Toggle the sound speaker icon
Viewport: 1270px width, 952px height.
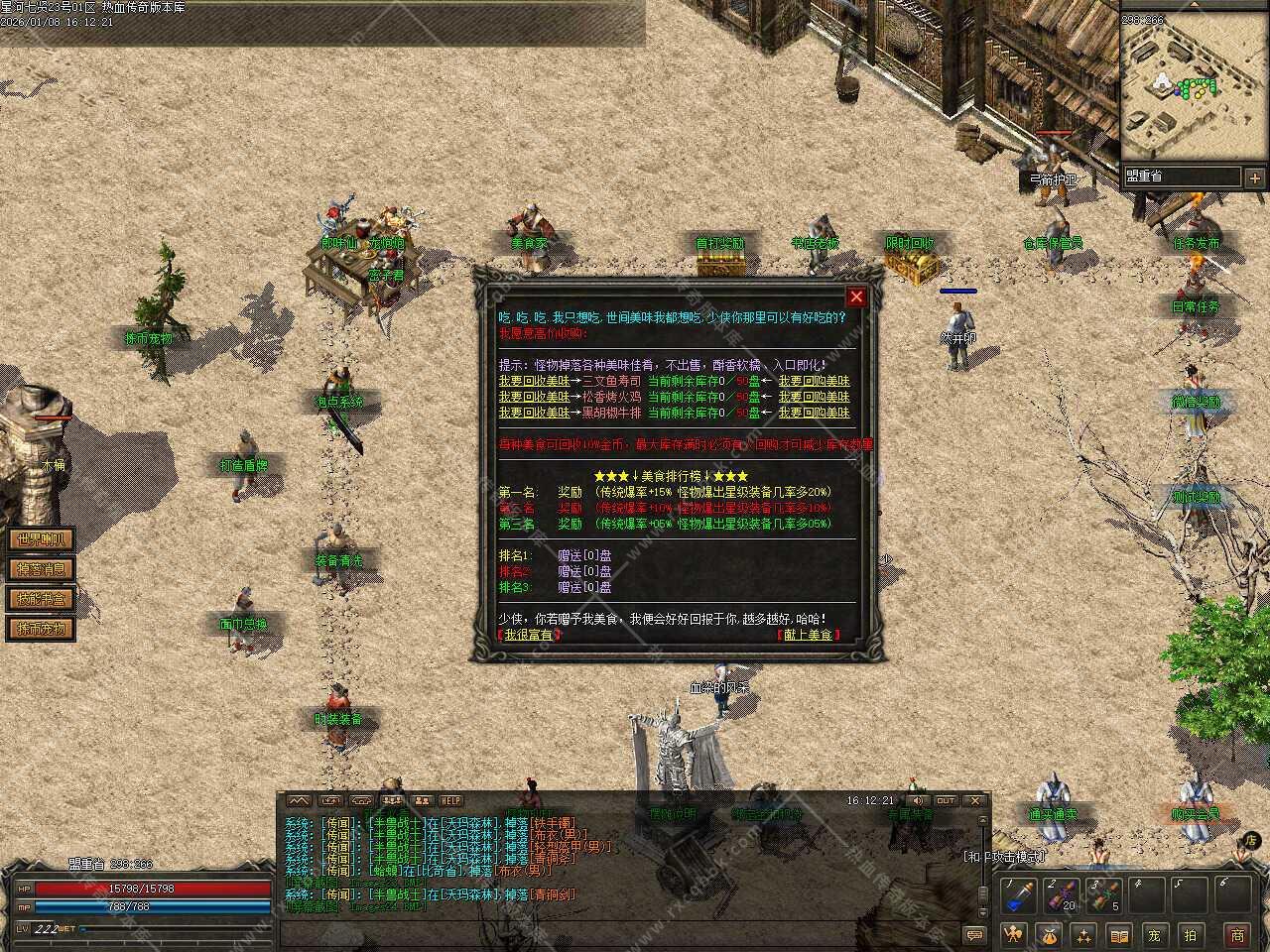click(918, 800)
